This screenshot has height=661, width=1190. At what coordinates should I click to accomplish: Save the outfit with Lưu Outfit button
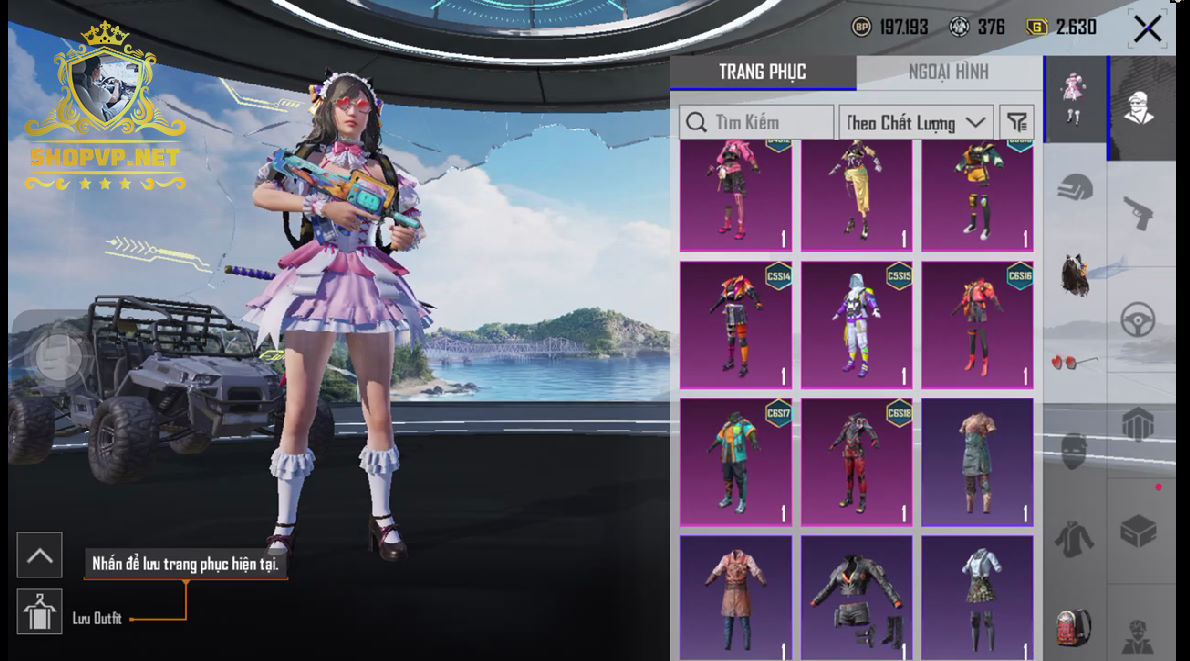pyautogui.click(x=40, y=612)
